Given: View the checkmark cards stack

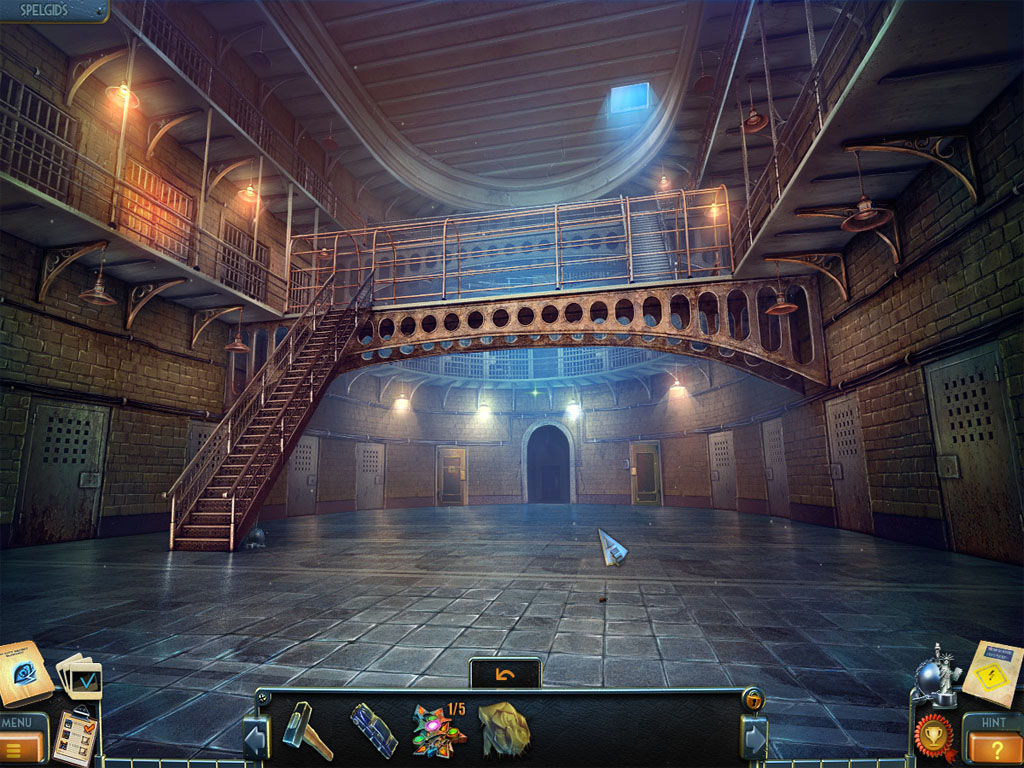Looking at the screenshot, I should (80, 677).
